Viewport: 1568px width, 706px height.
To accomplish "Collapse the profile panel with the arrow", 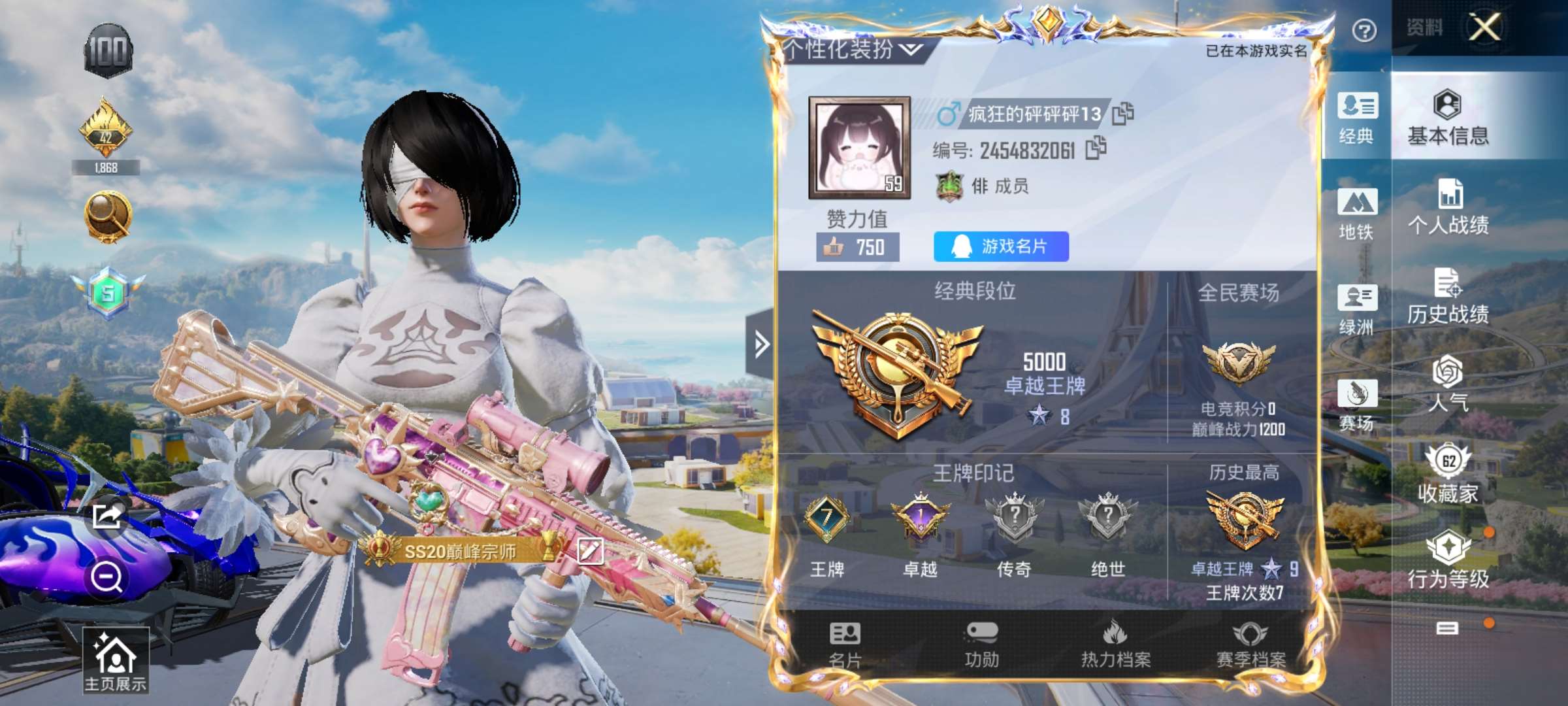I will tap(760, 344).
